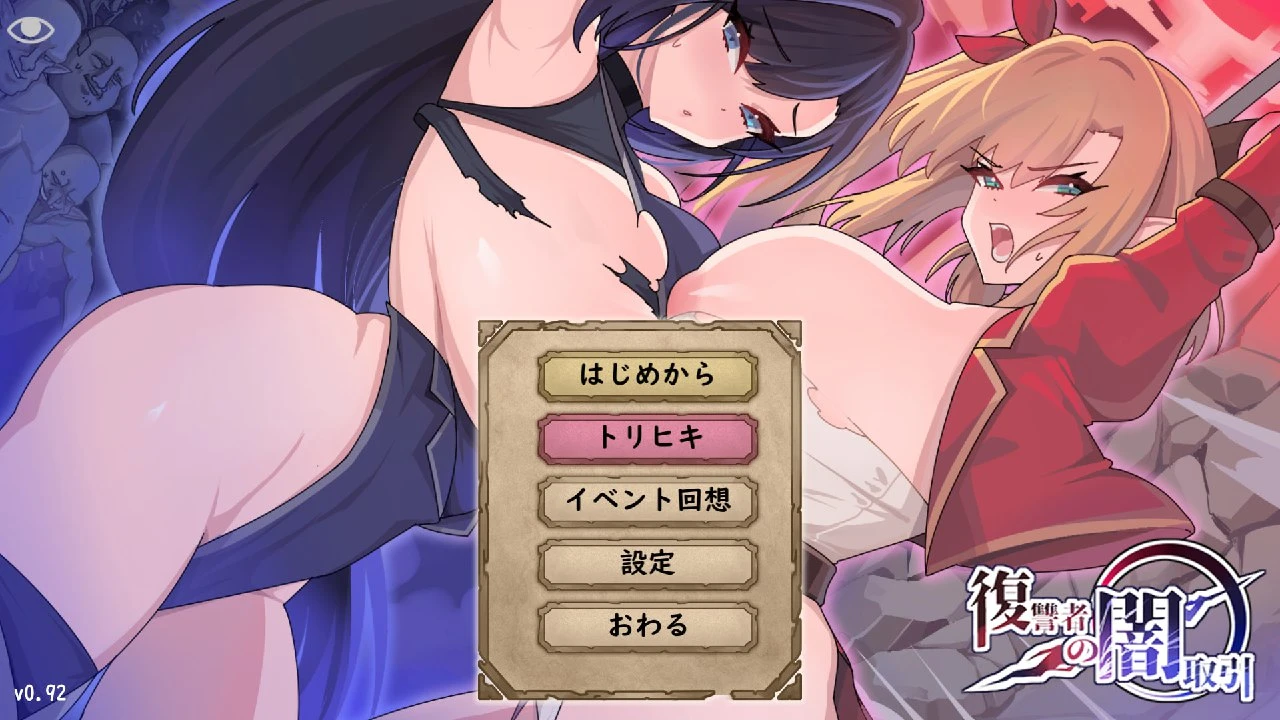Open settings via the 設定 entry
Screen dimensions: 1280x720
[x=648, y=563]
